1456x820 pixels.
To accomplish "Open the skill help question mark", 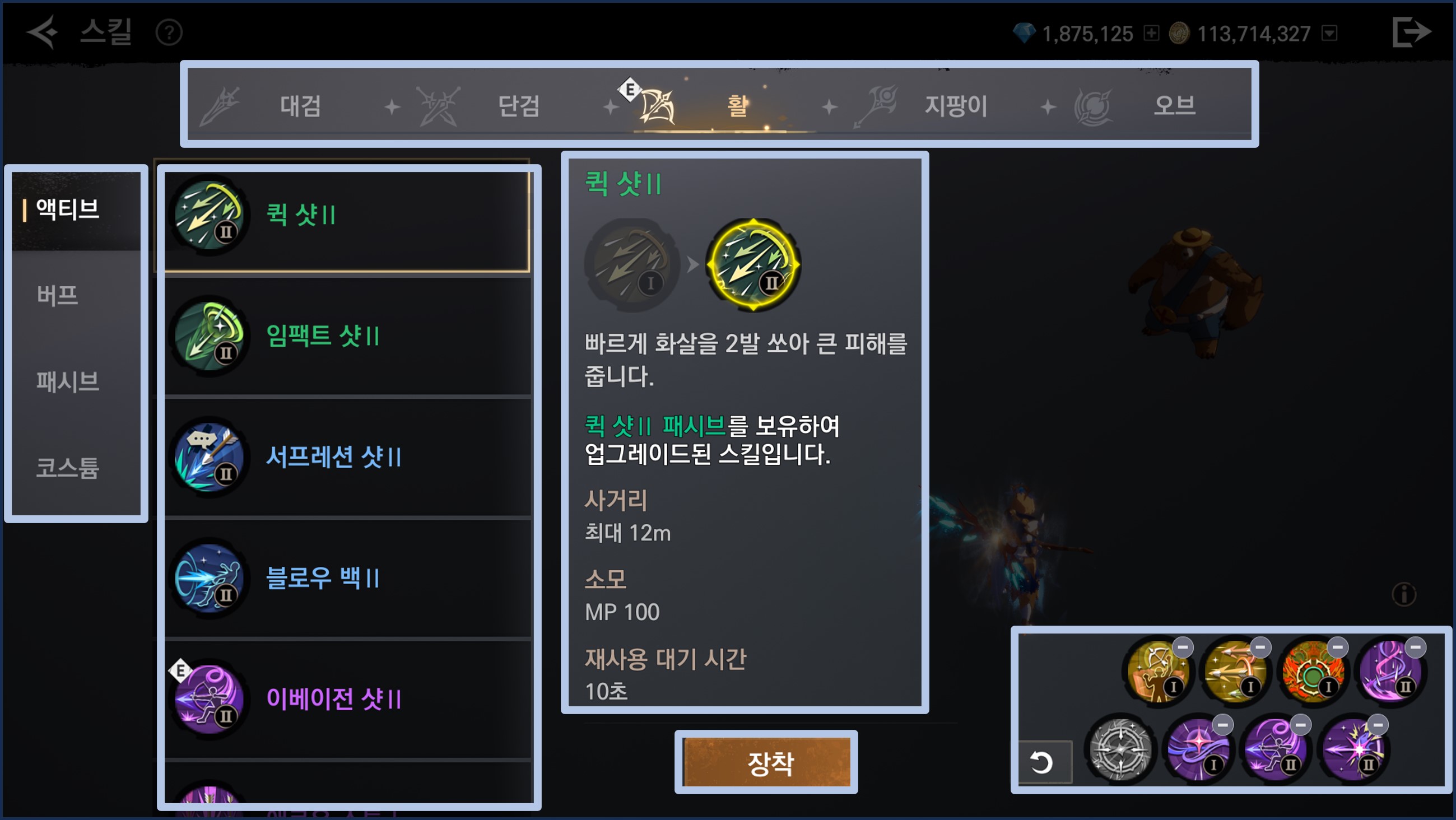I will [x=169, y=33].
